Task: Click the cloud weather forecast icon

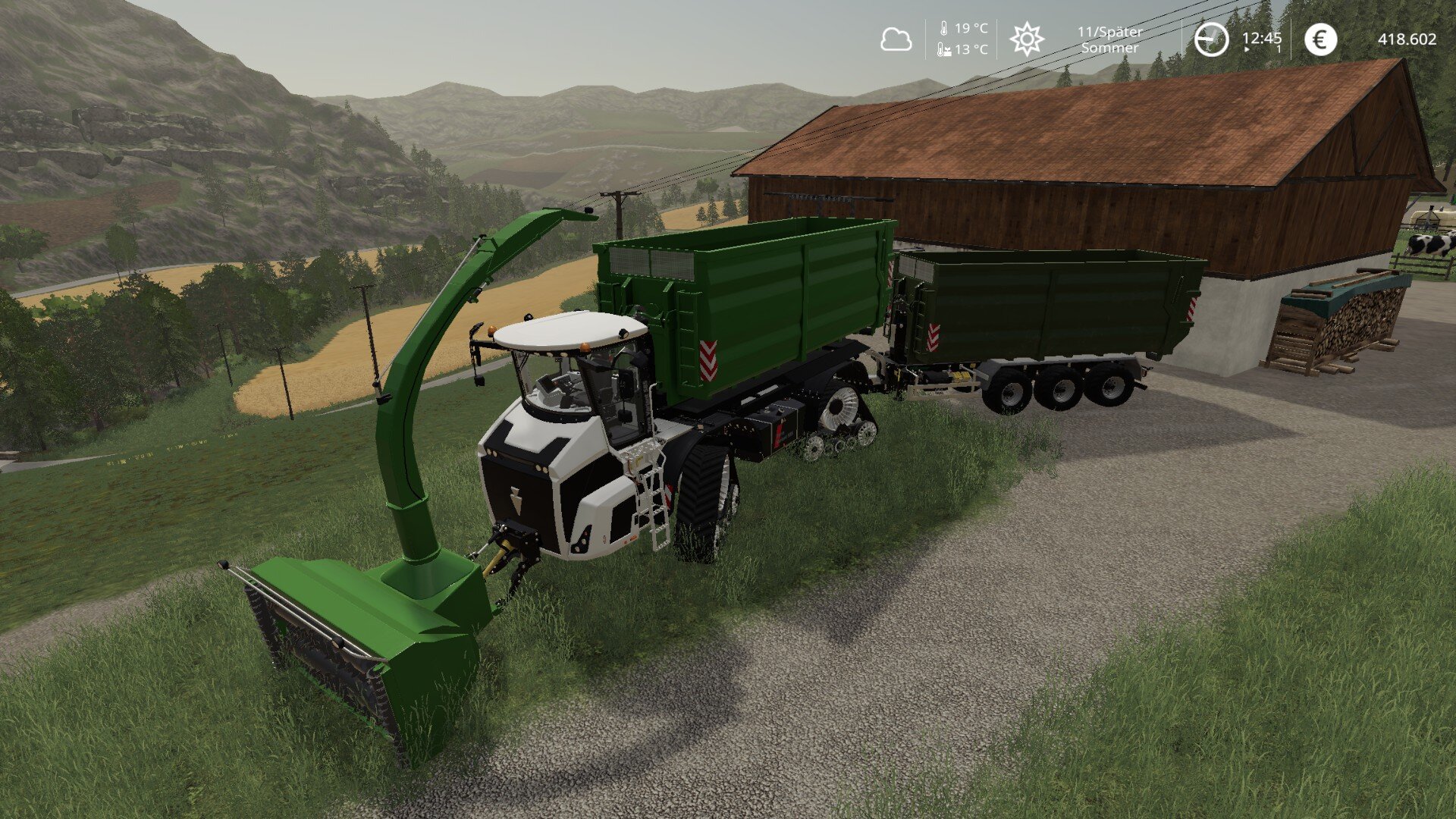Action: tap(896, 39)
